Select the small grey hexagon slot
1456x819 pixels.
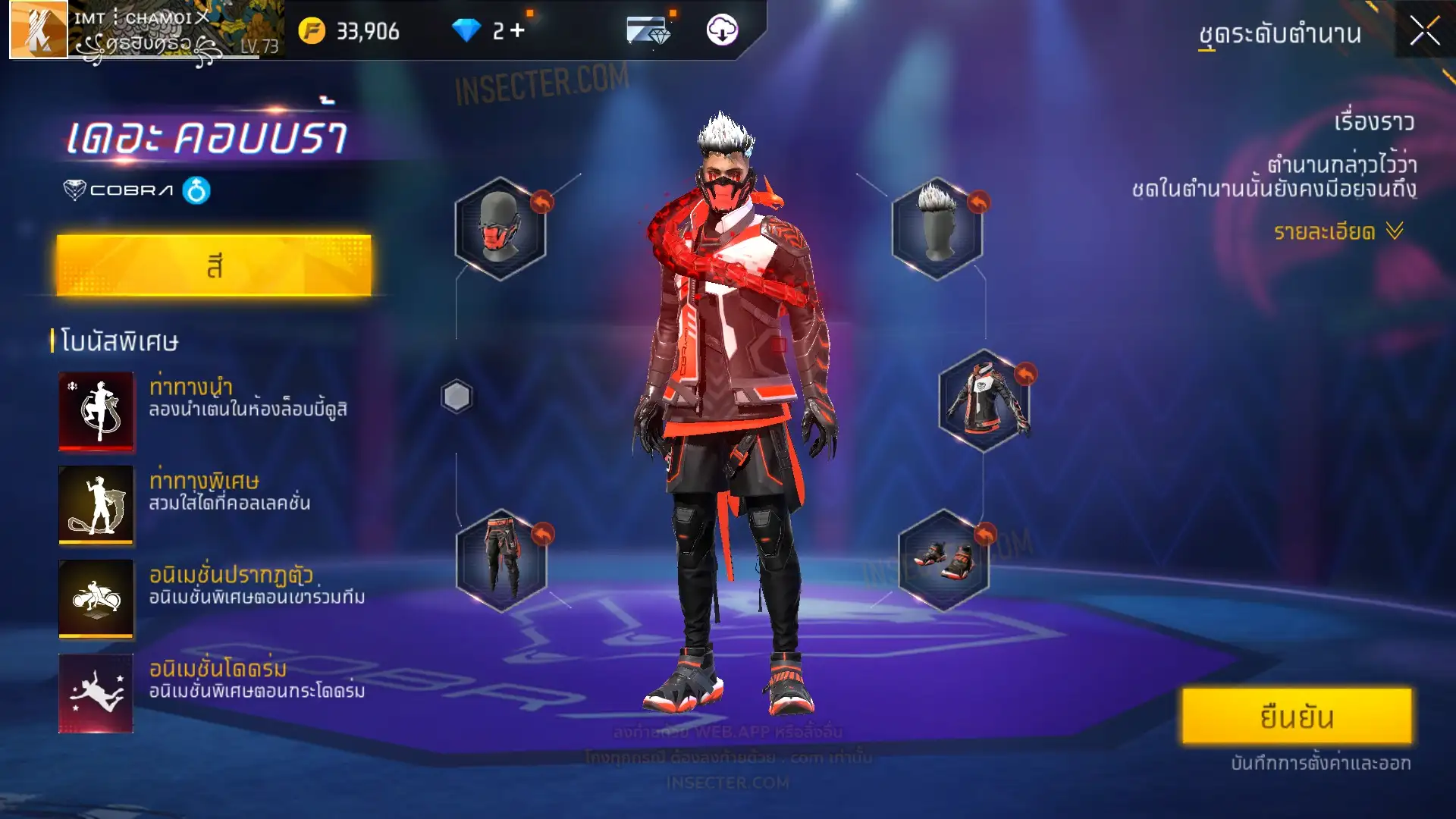[457, 397]
